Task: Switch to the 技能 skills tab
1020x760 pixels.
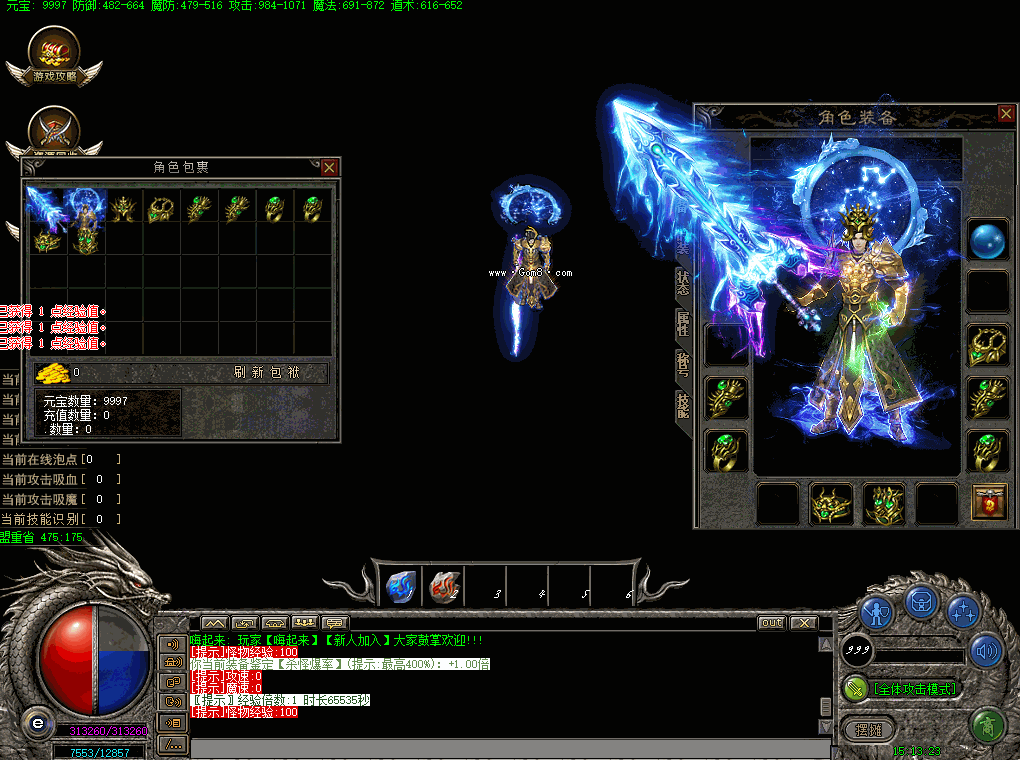Action: pyautogui.click(x=683, y=403)
